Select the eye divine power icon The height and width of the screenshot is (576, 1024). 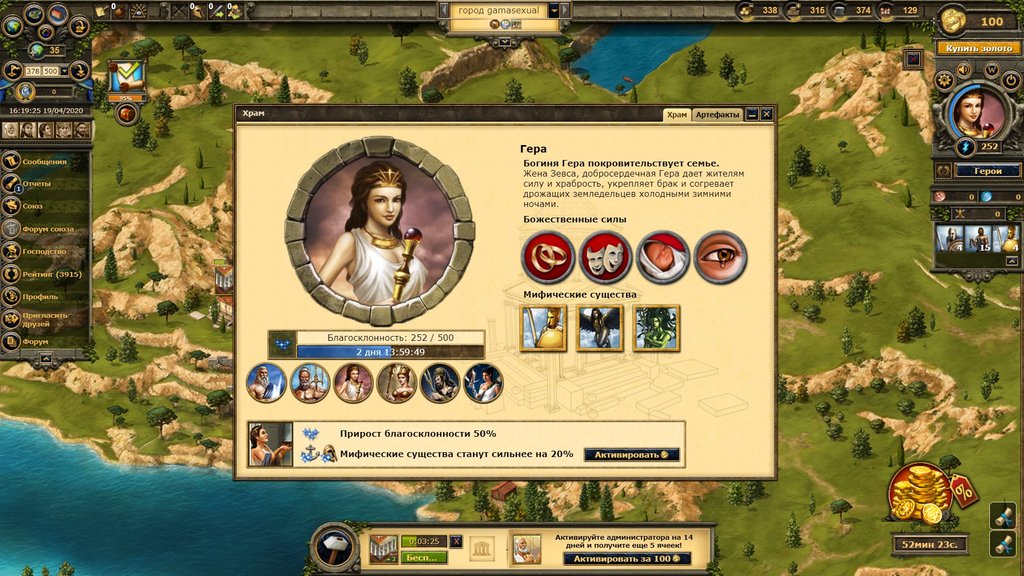coord(719,256)
